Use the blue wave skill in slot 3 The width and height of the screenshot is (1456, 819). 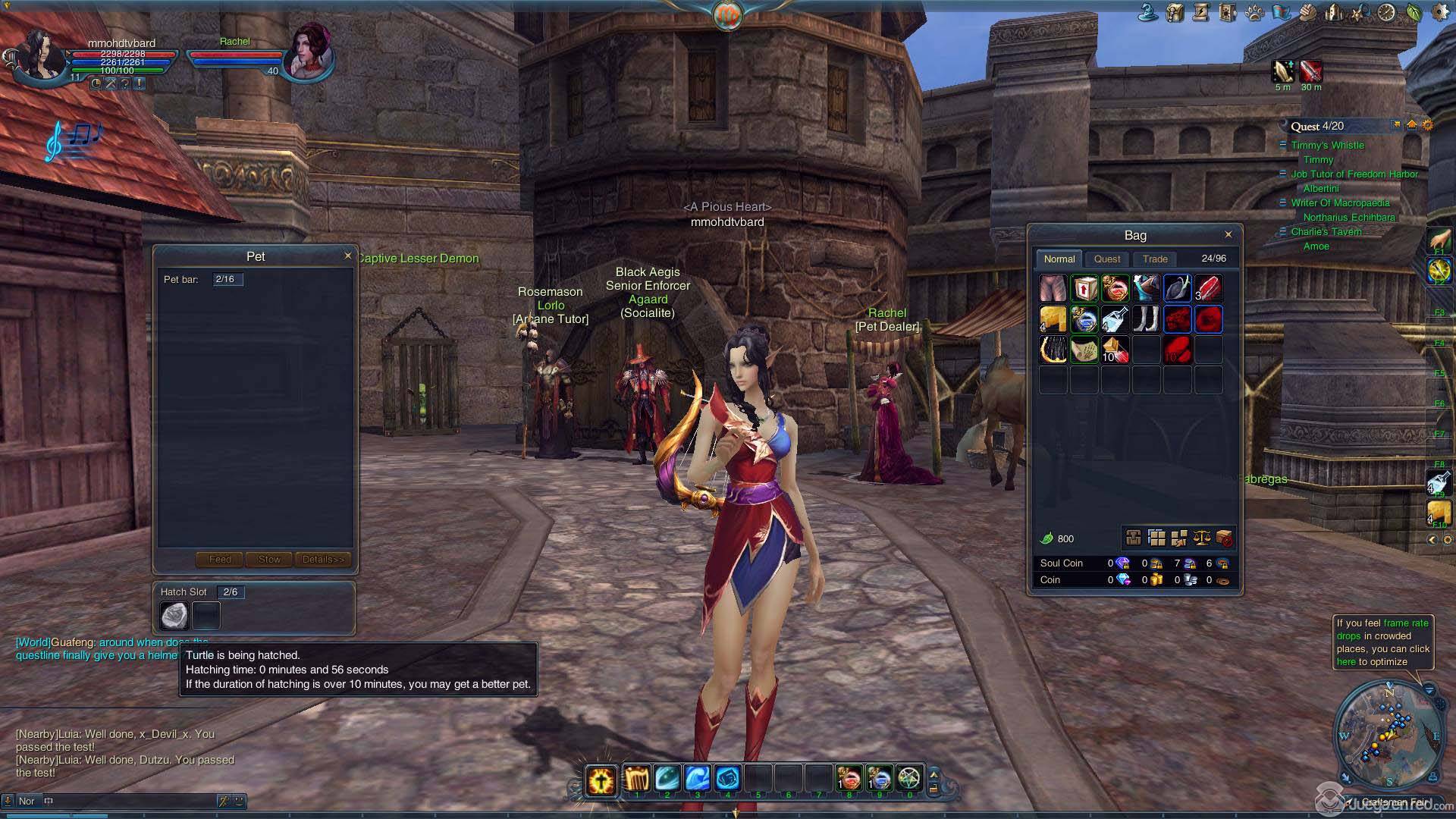pyautogui.click(x=697, y=779)
